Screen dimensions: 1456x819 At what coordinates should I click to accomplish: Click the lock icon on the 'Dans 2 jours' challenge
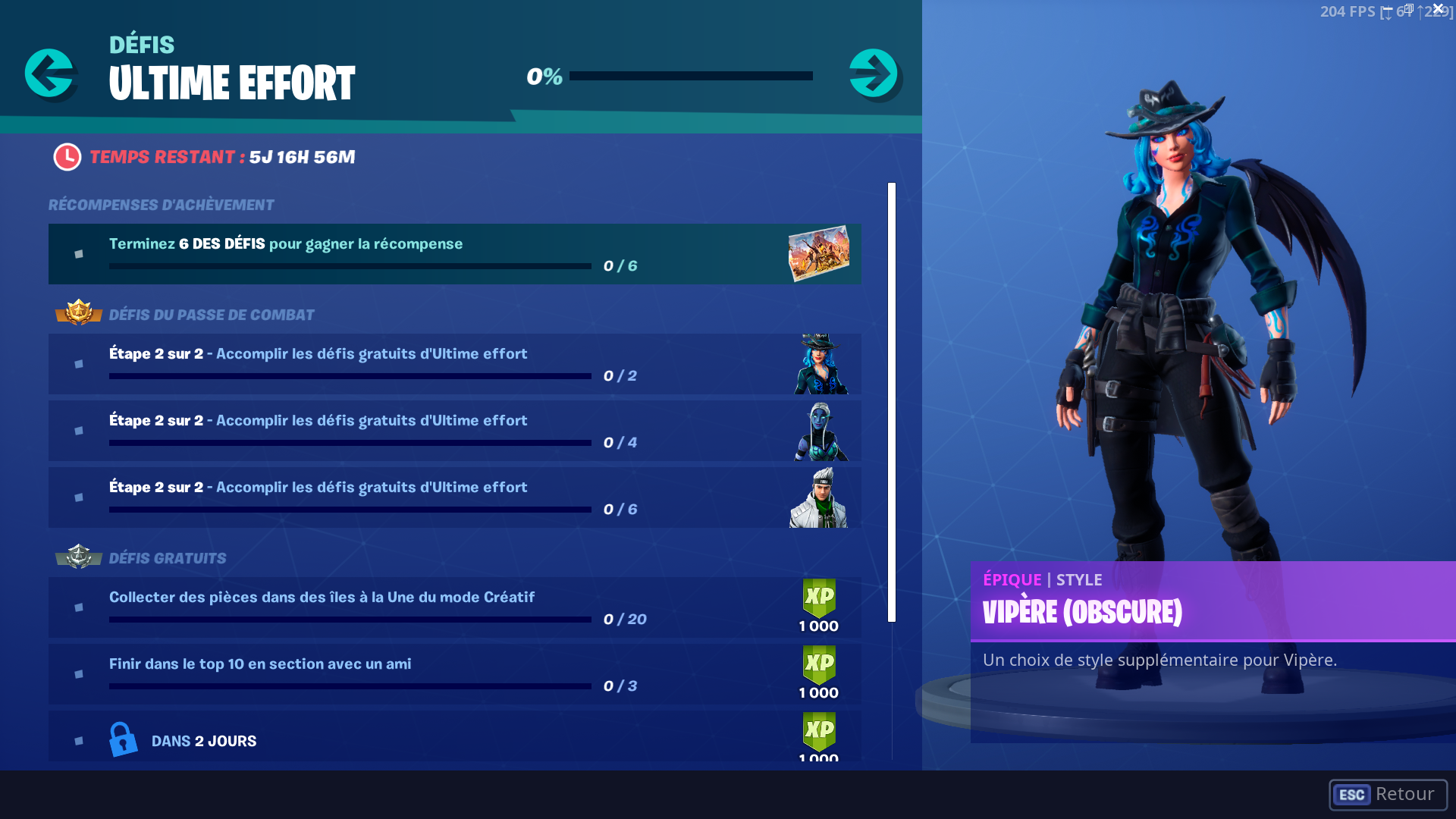(124, 738)
